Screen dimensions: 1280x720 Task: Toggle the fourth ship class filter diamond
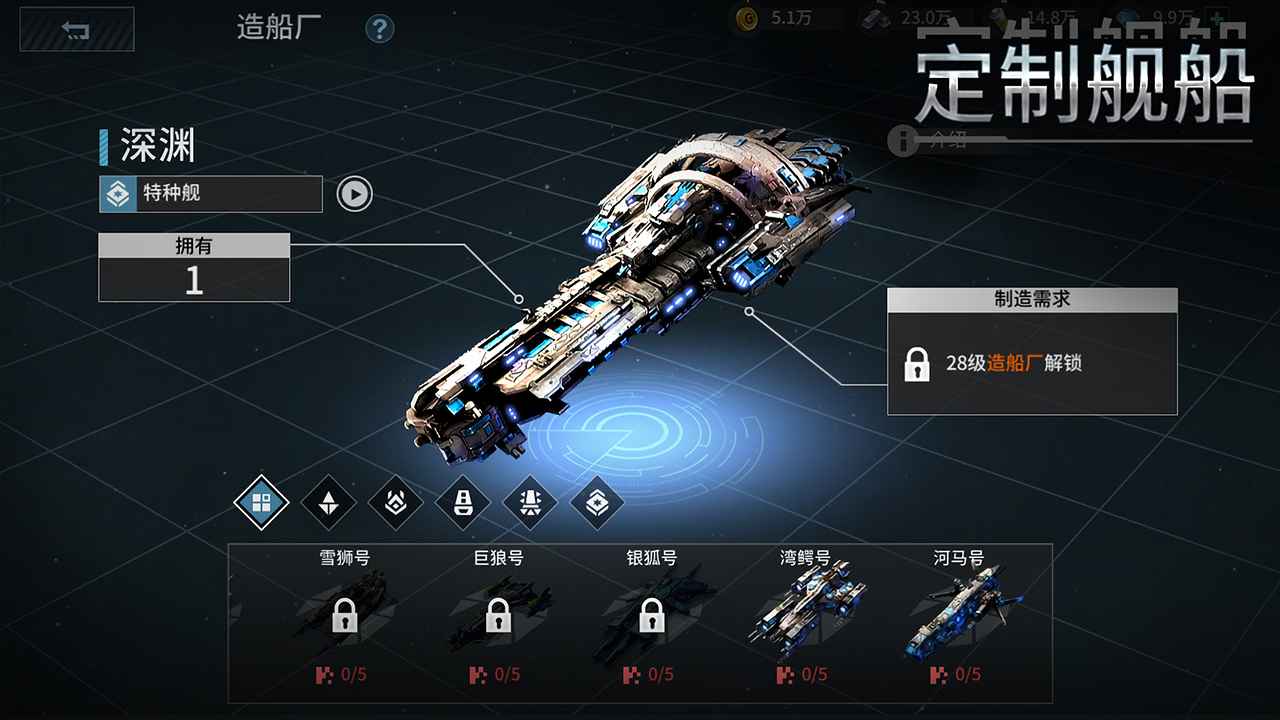[x=461, y=503]
